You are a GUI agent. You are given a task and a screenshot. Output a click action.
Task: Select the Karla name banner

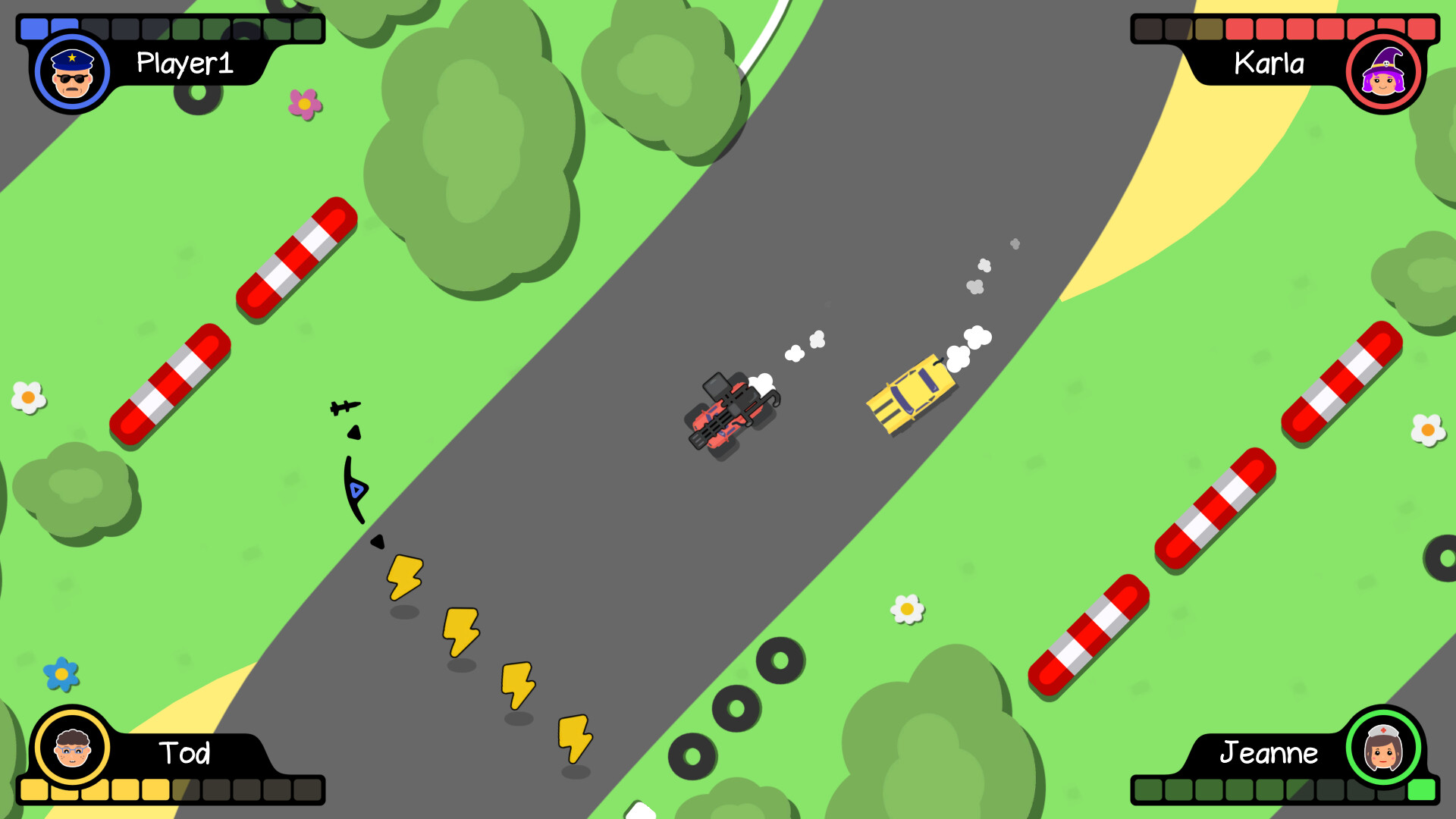1269,64
